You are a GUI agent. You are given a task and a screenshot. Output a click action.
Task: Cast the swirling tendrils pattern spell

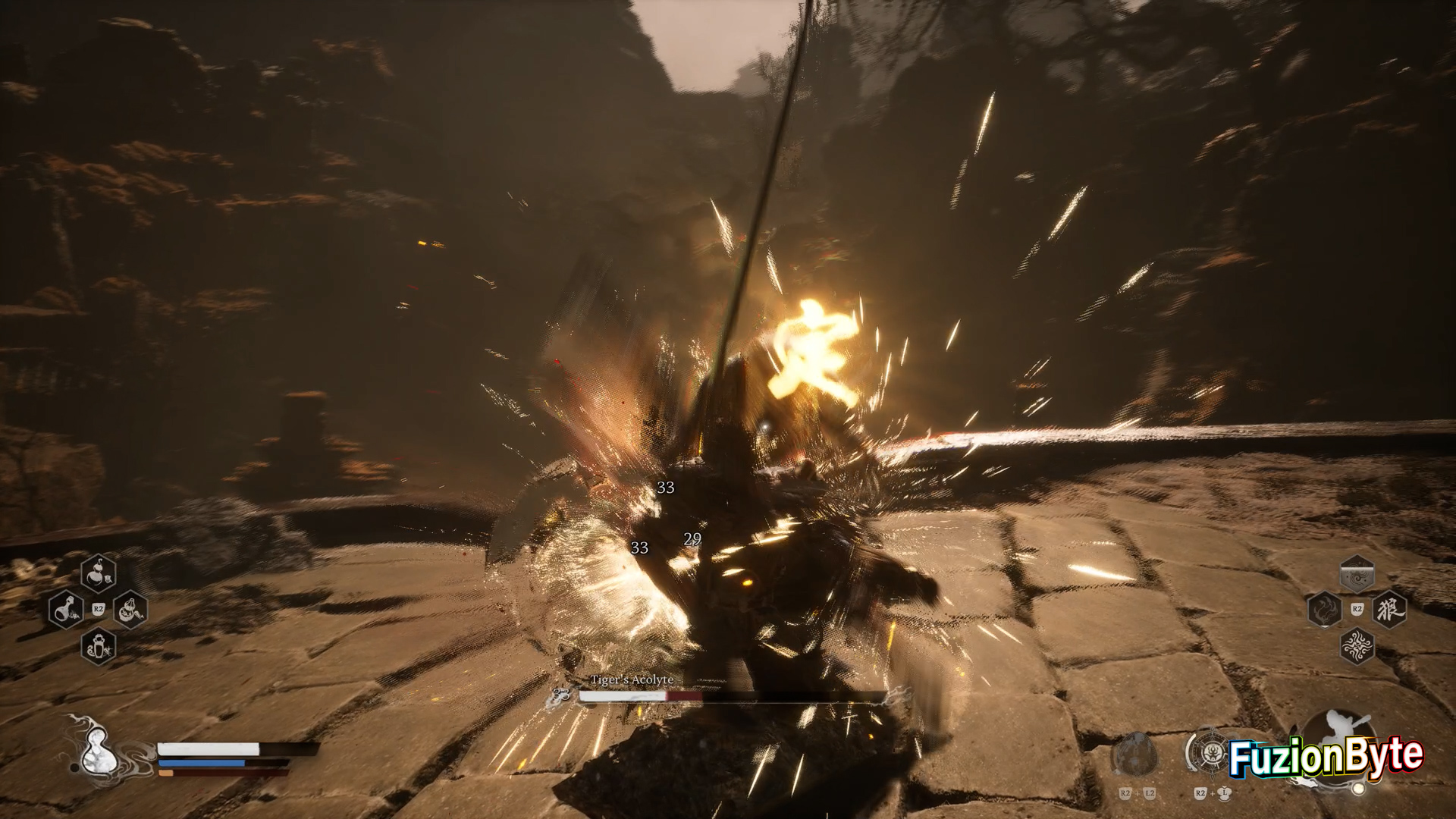click(1357, 646)
